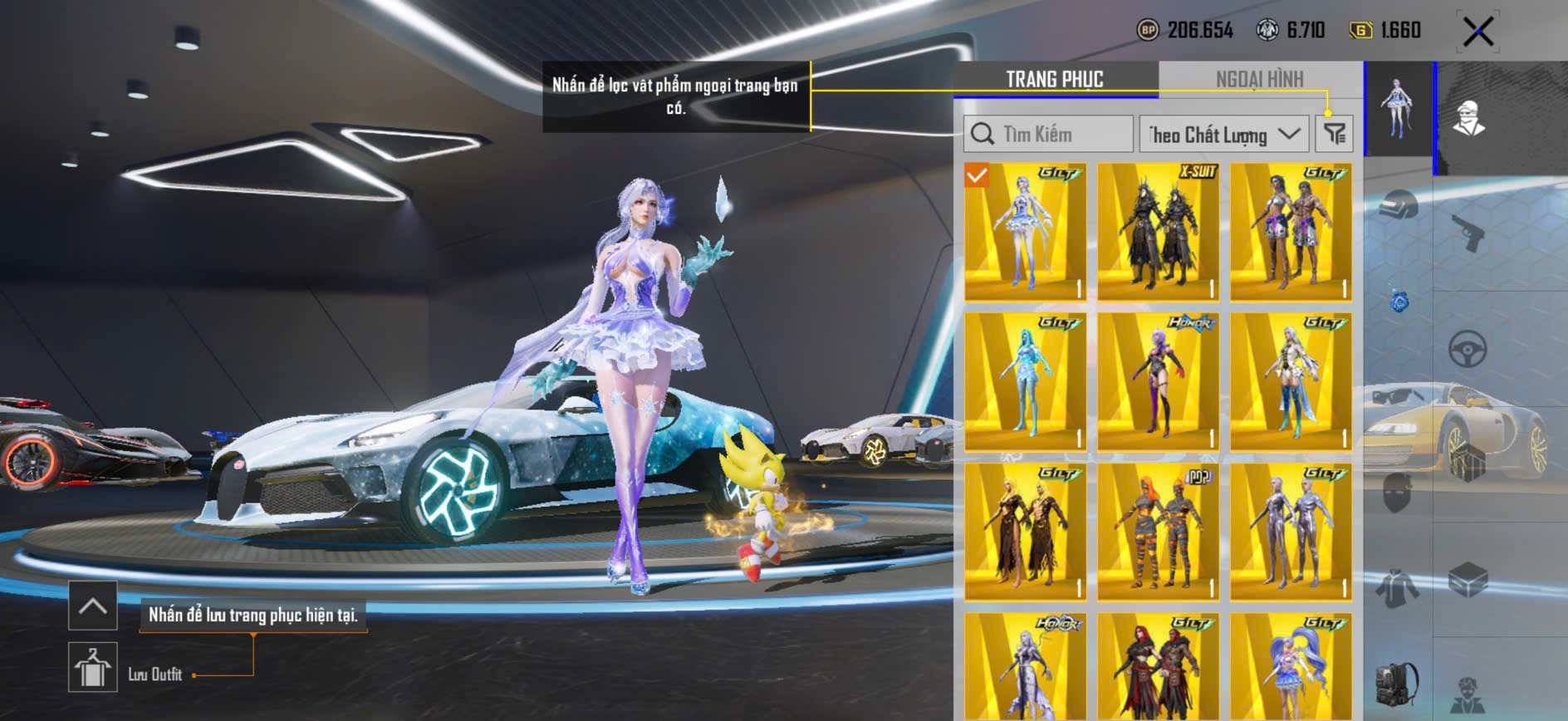1568x721 pixels.
Task: Toggle the owned items filter button
Action: 1335,134
